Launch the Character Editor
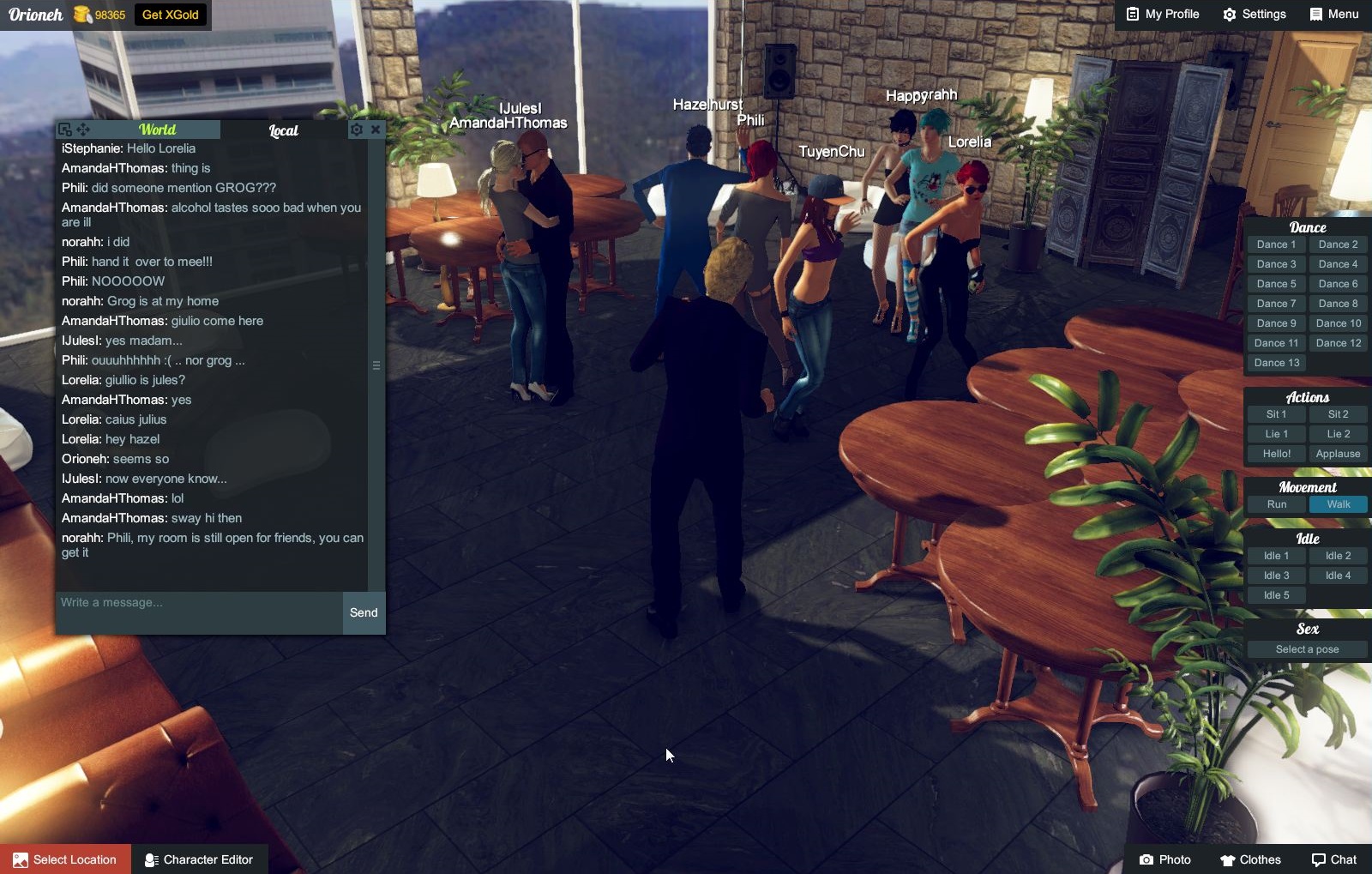 (199, 859)
